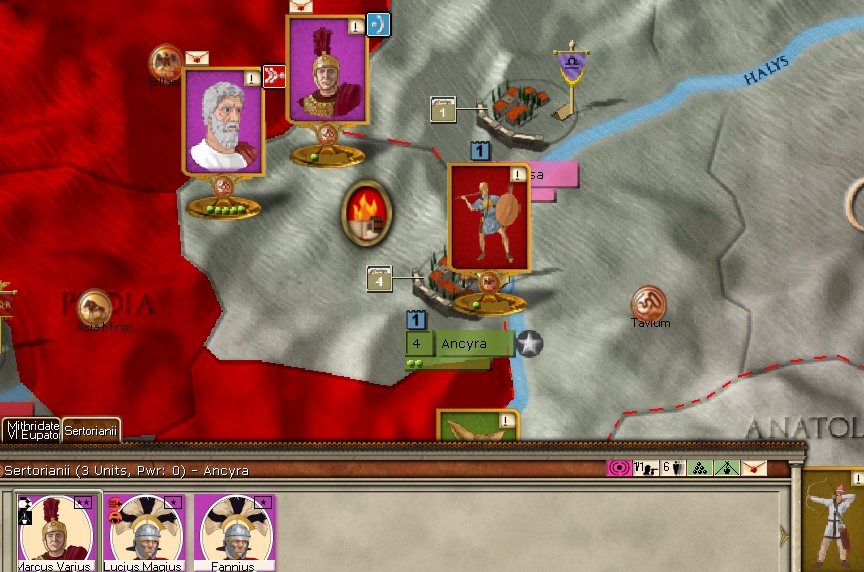Image resolution: width=864 pixels, height=572 pixels.
Task: Switch to the Mithridates VI Eupator tab
Action: pyautogui.click(x=30, y=429)
